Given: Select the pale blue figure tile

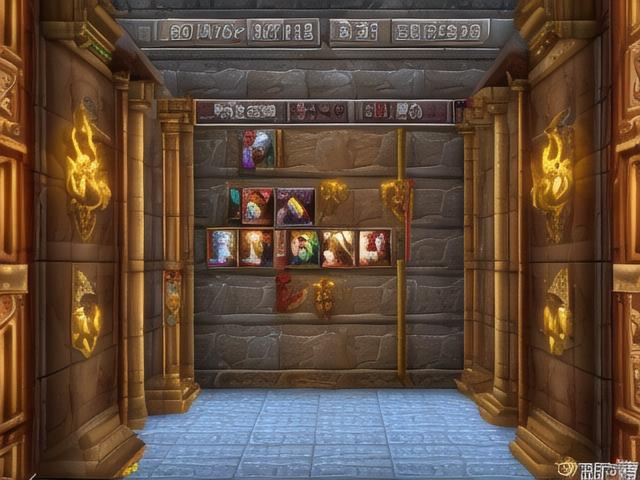Looking at the screenshot, I should (222, 248).
